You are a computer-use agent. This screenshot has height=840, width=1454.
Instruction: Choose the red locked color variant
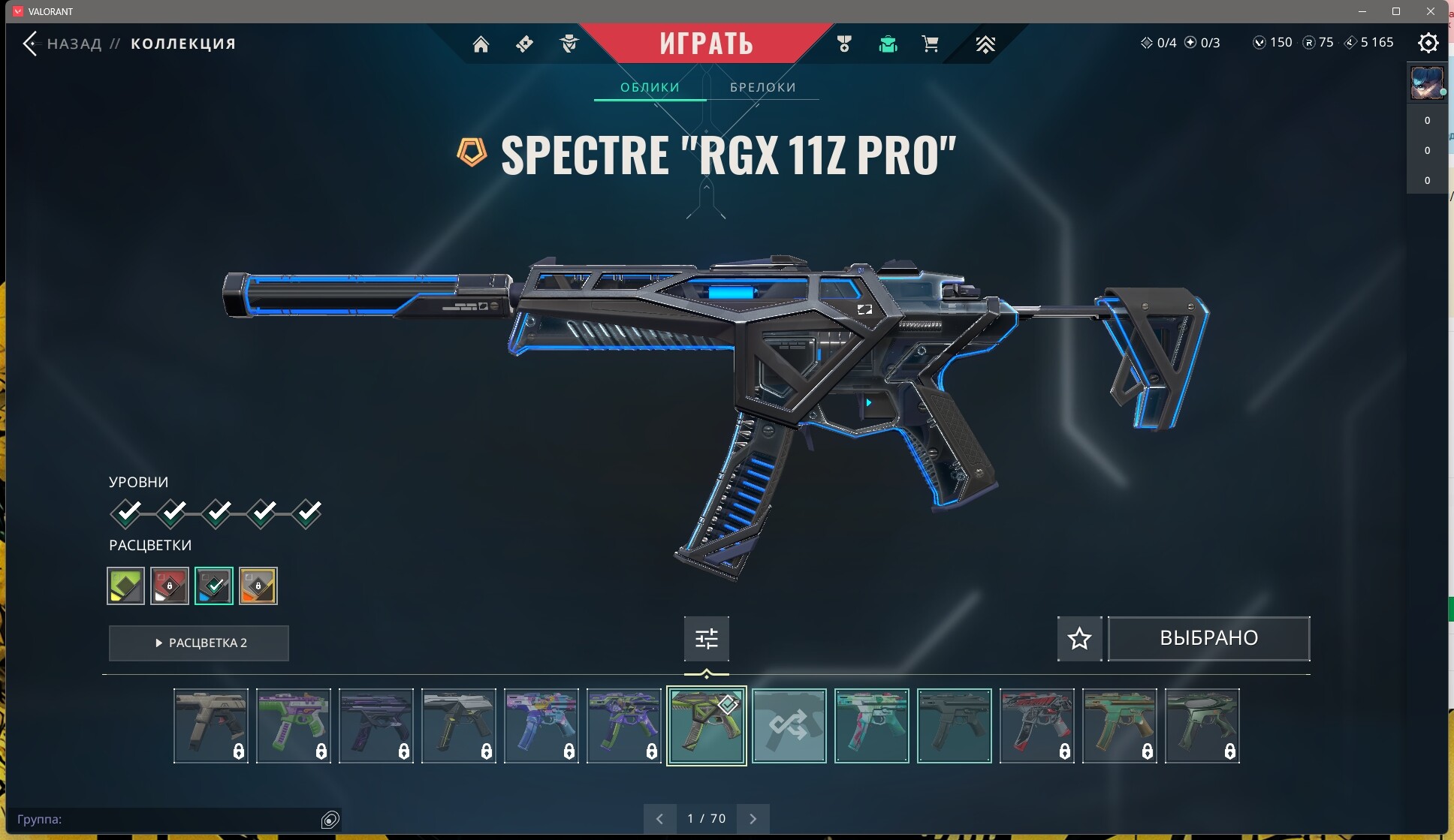click(170, 586)
